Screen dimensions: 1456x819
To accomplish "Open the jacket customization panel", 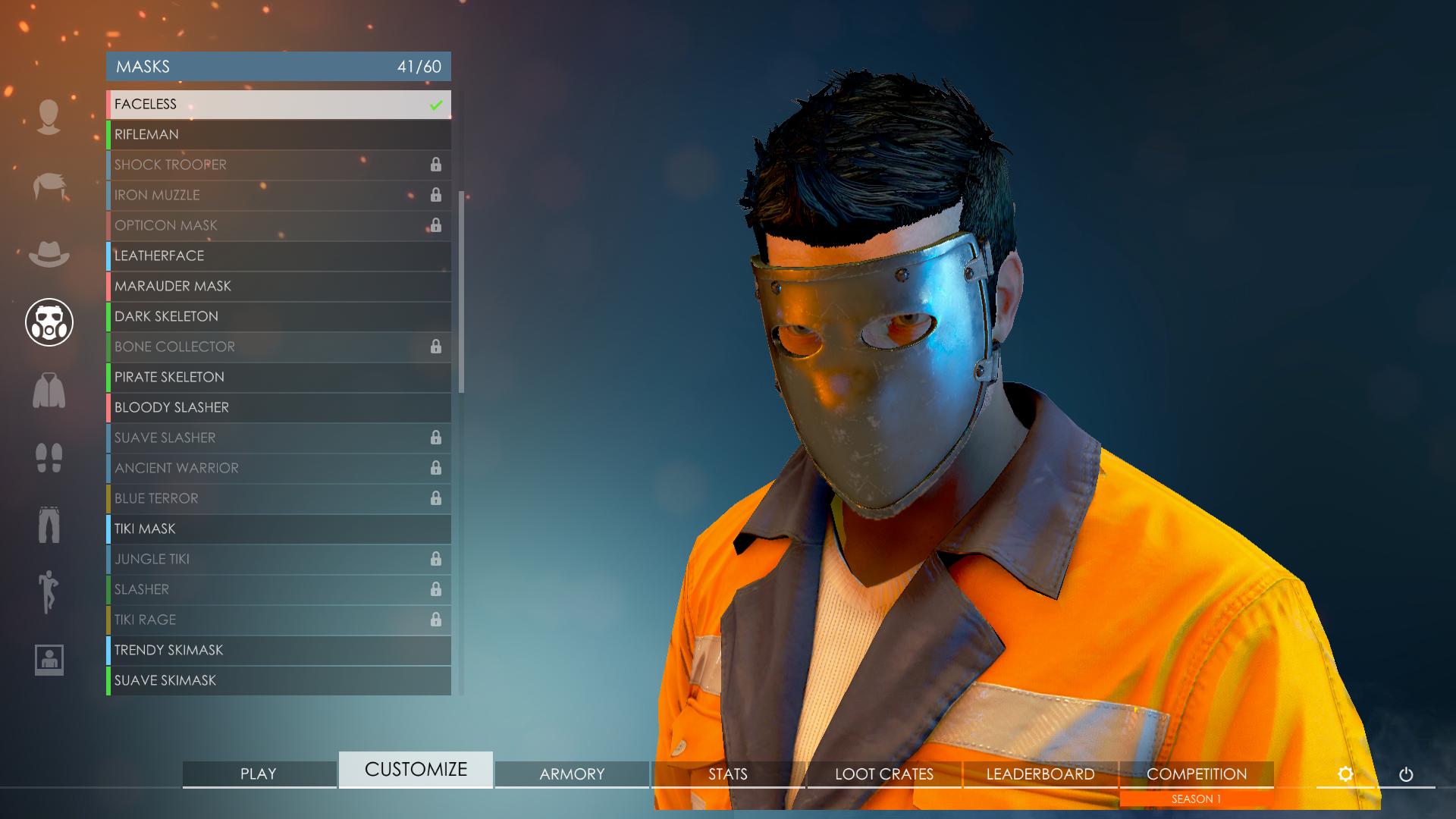I will (x=49, y=391).
